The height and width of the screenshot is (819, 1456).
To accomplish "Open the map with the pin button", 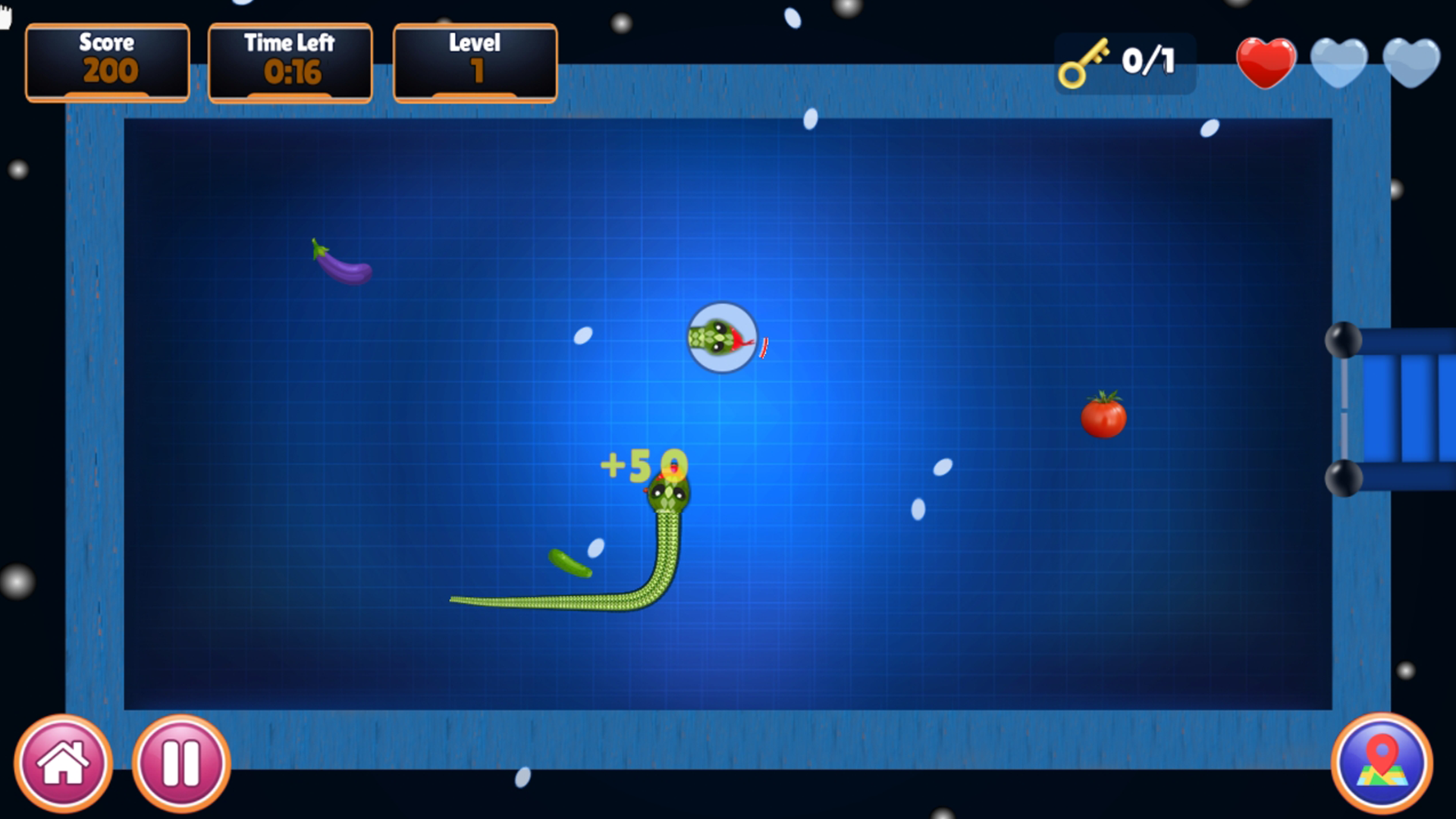I will pyautogui.click(x=1382, y=763).
